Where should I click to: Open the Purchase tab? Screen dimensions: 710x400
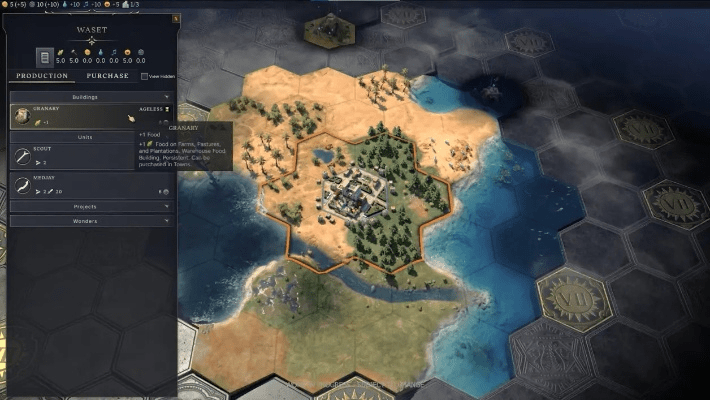(107, 76)
